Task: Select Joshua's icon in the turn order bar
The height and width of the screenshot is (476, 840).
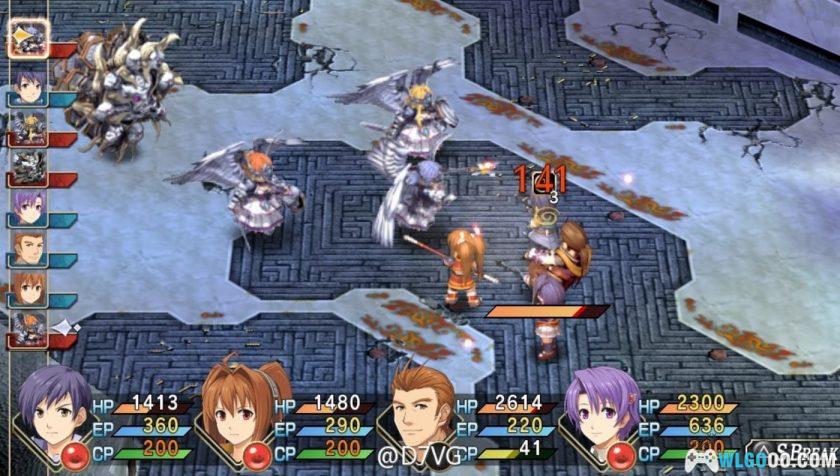Action: 27,83
